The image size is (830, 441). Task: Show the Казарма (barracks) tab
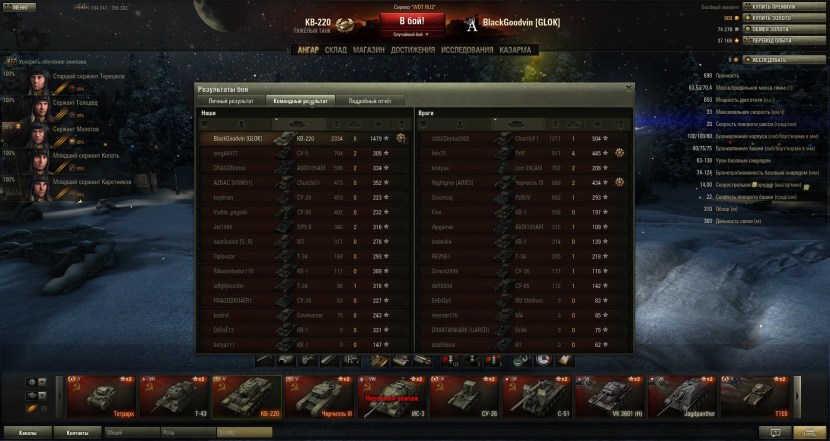[x=516, y=49]
